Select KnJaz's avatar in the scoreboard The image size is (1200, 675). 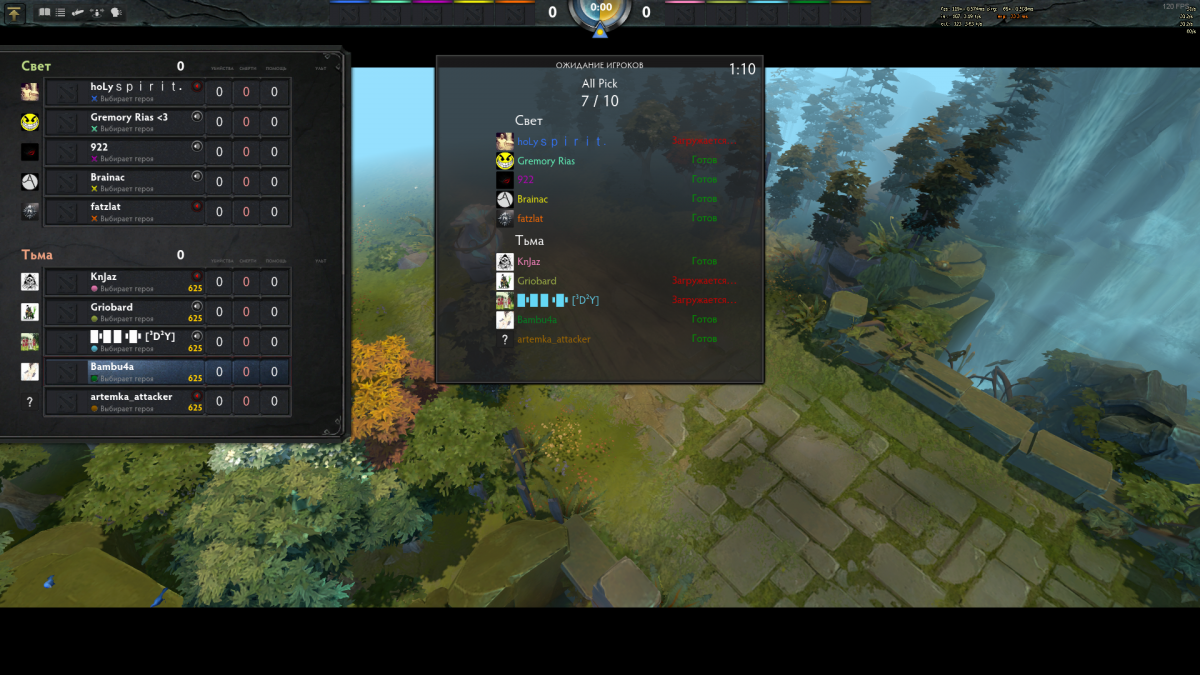30,282
